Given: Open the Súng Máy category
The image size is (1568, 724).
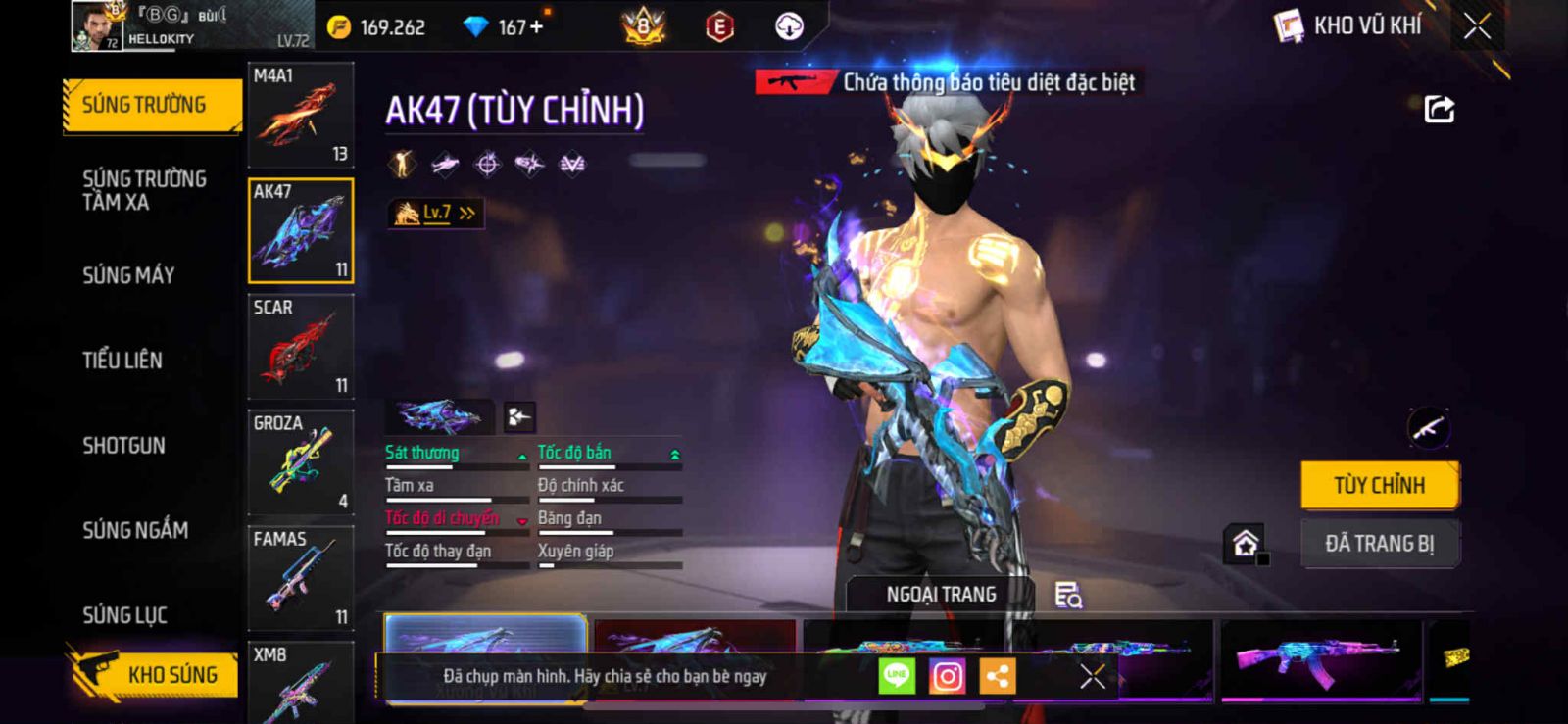Looking at the screenshot, I should pos(128,275).
